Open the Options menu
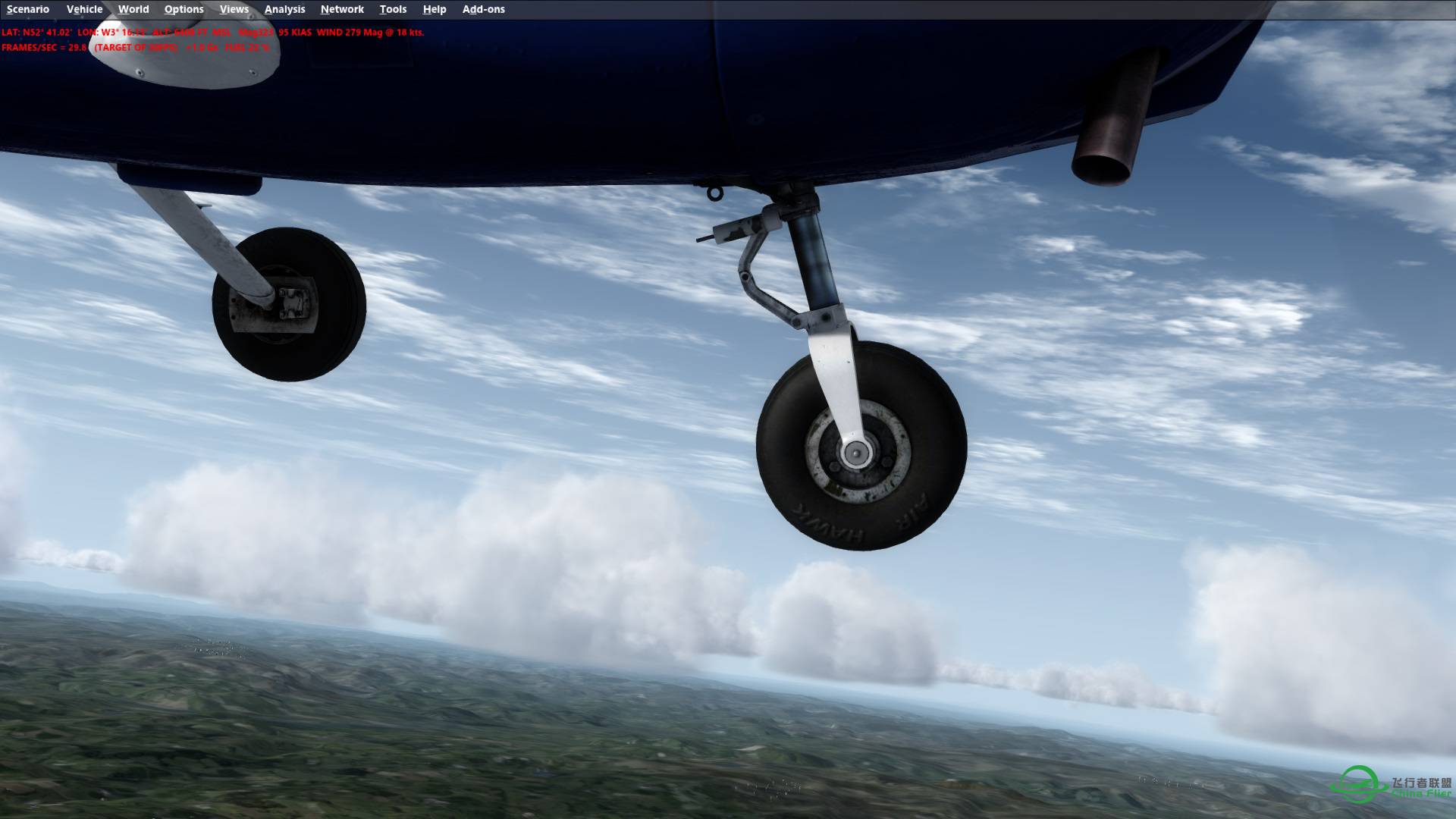The width and height of the screenshot is (1456, 819). coord(184,9)
